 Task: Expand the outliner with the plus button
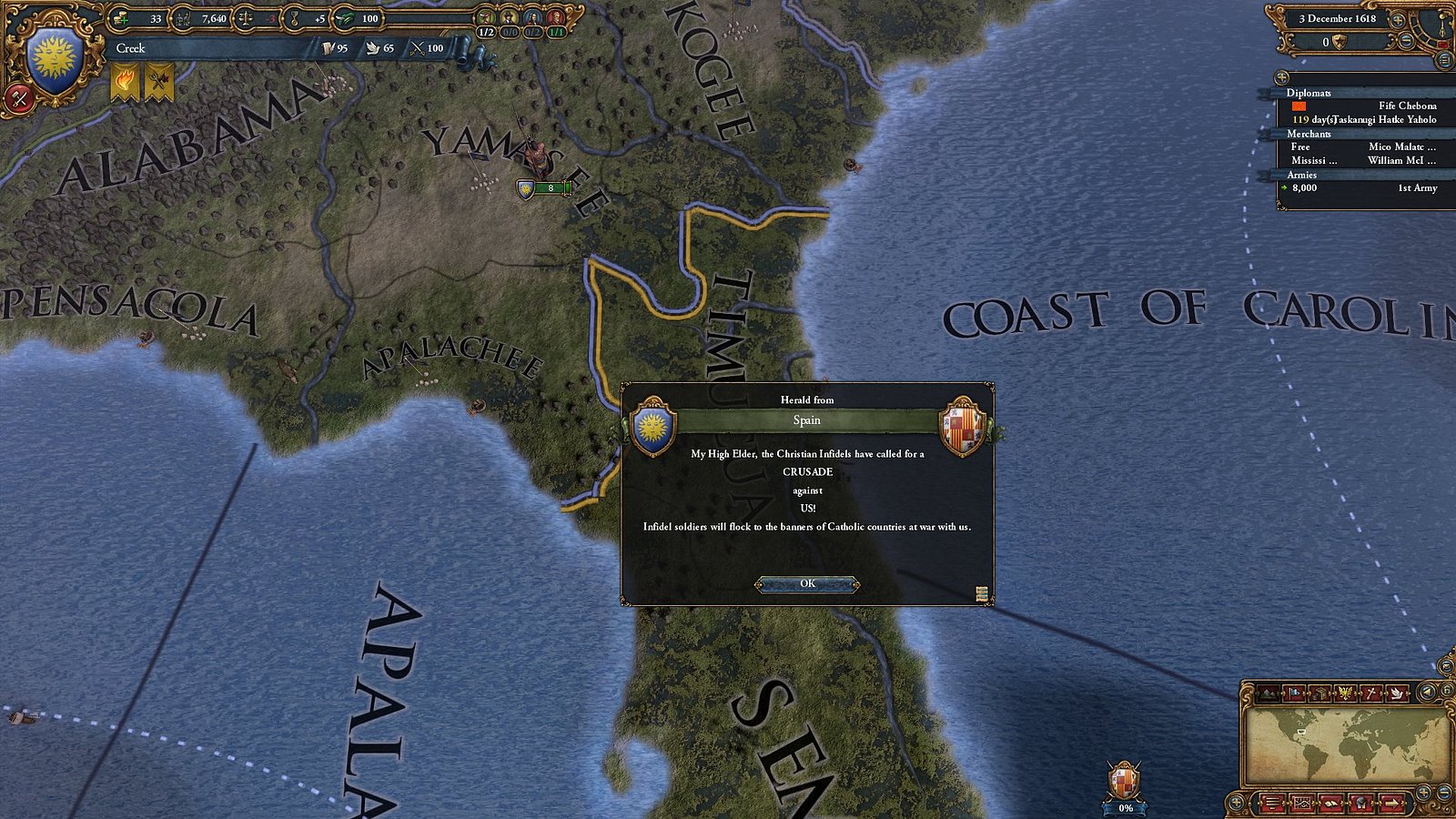tap(1282, 78)
